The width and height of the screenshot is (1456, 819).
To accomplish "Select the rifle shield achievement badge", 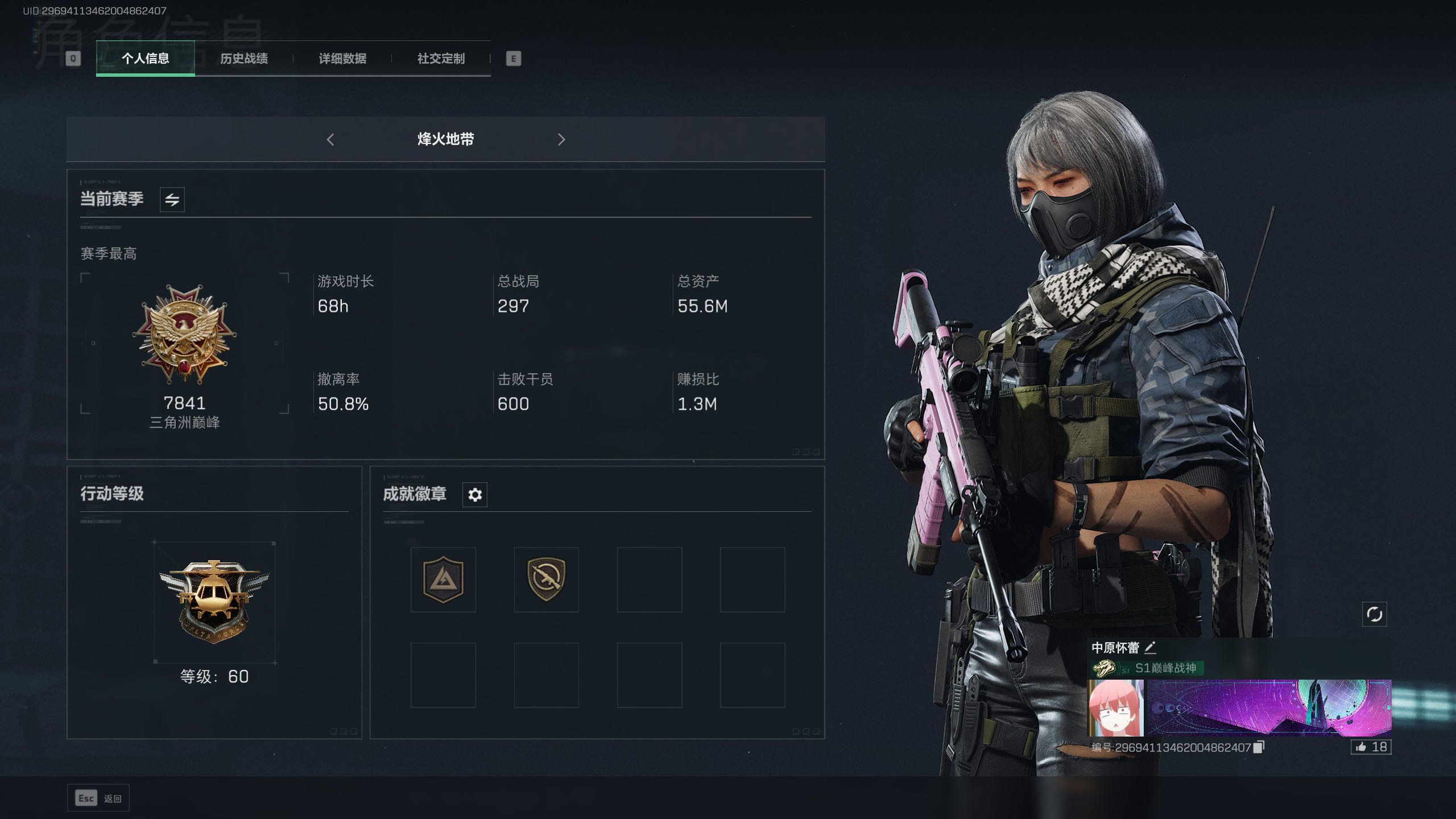I will click(546, 580).
